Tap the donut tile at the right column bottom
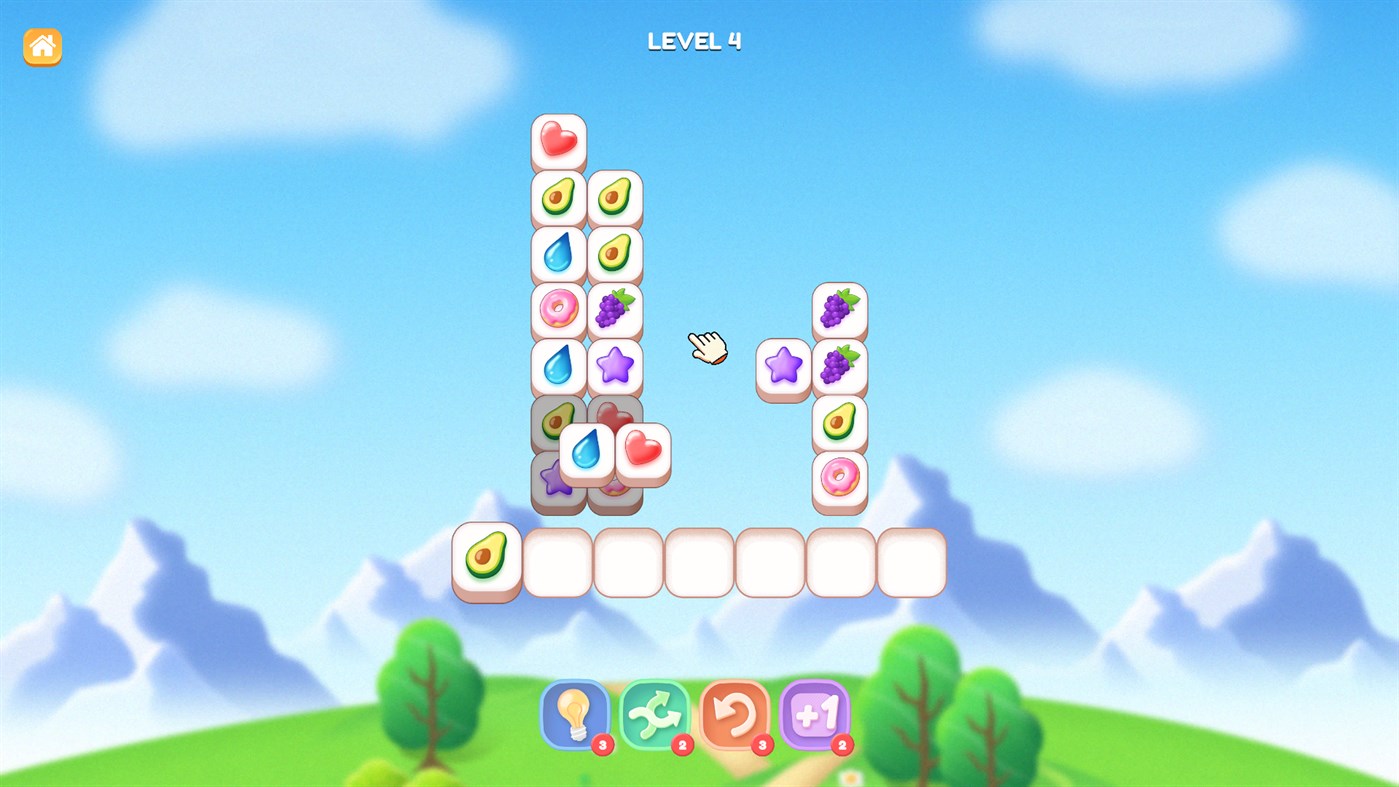The height and width of the screenshot is (787, 1399). click(x=840, y=478)
